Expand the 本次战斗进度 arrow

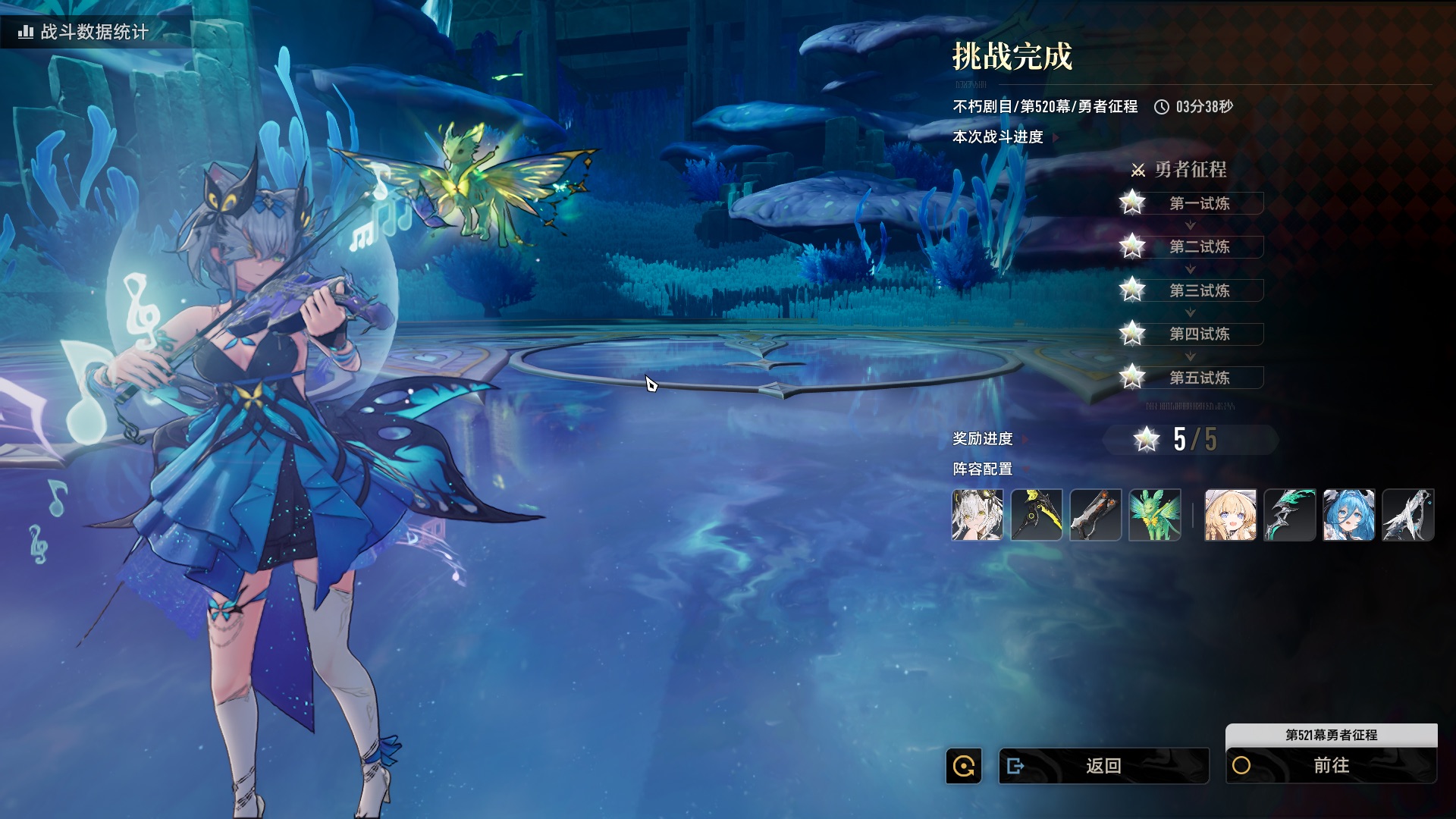click(x=1056, y=137)
